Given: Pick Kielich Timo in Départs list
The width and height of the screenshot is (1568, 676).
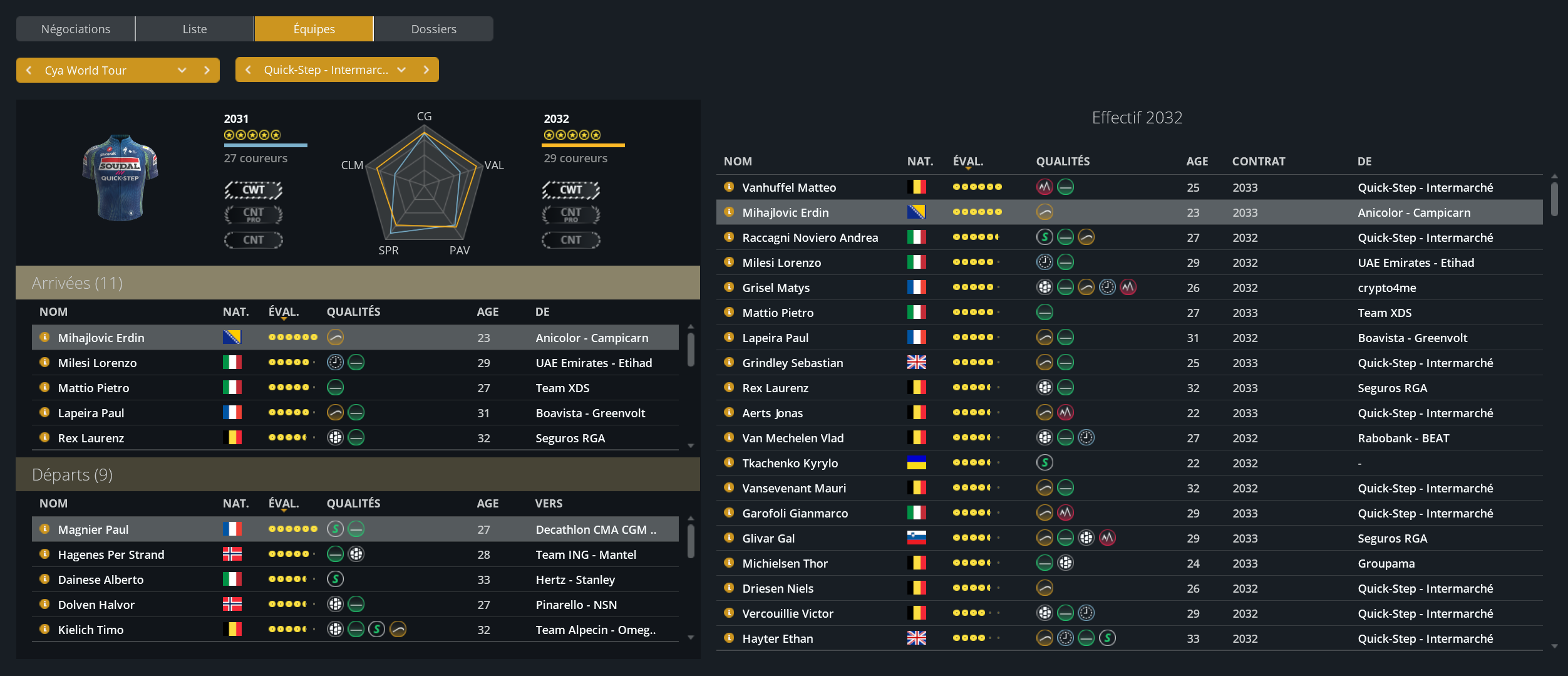Looking at the screenshot, I should [x=91, y=630].
